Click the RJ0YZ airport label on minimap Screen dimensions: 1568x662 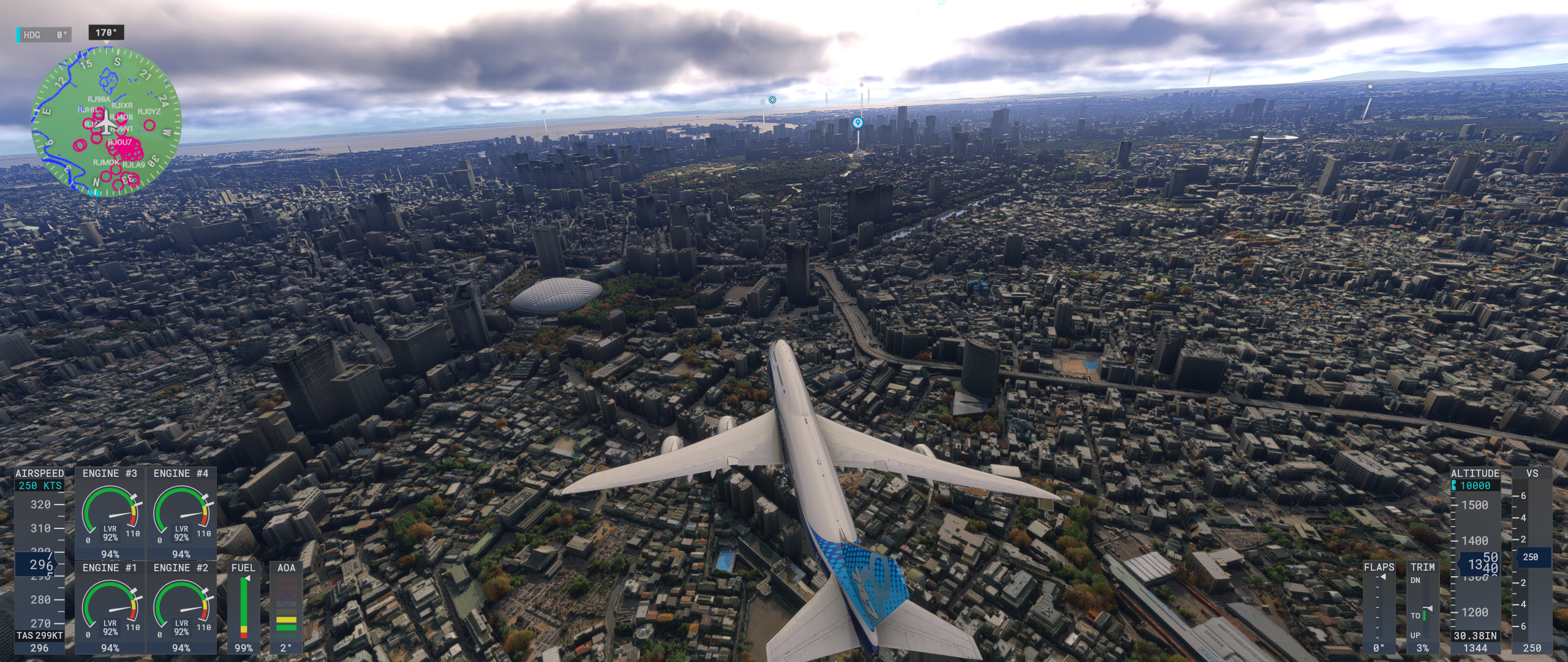(149, 112)
